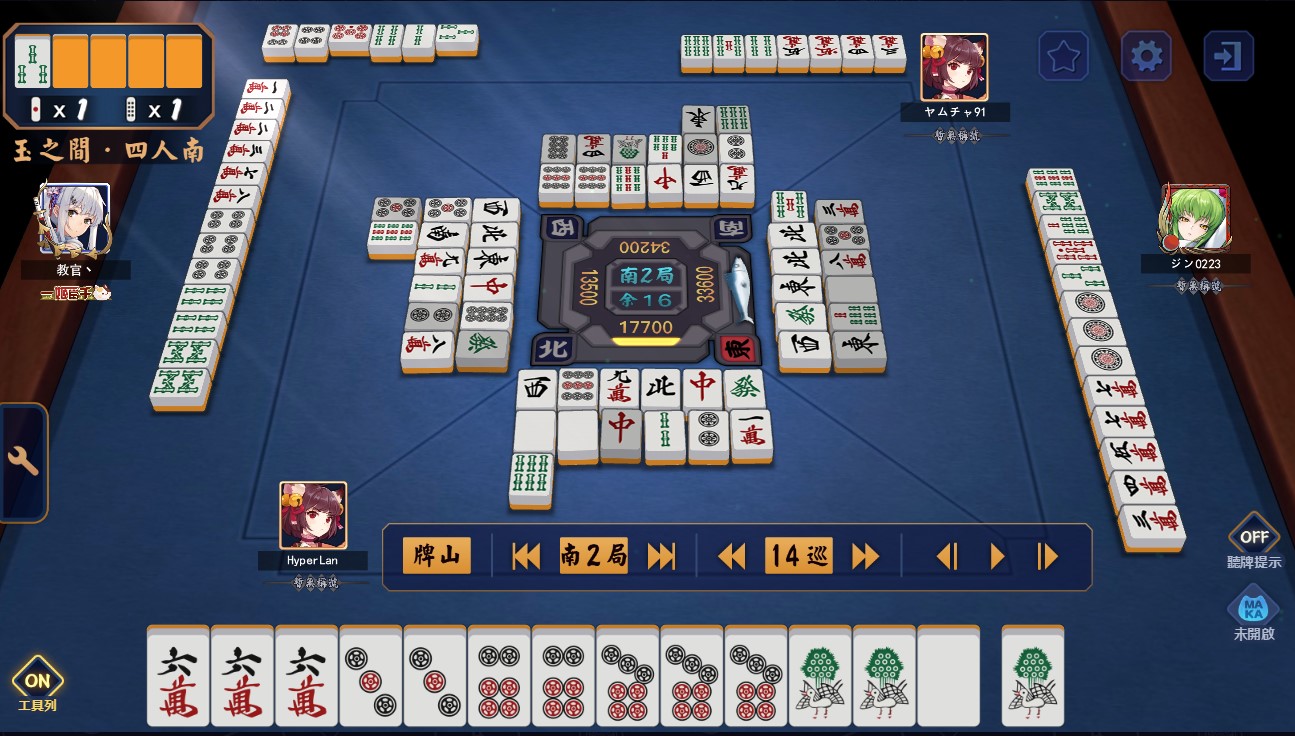Skip back to the first round
The image size is (1295, 736).
[x=527, y=556]
